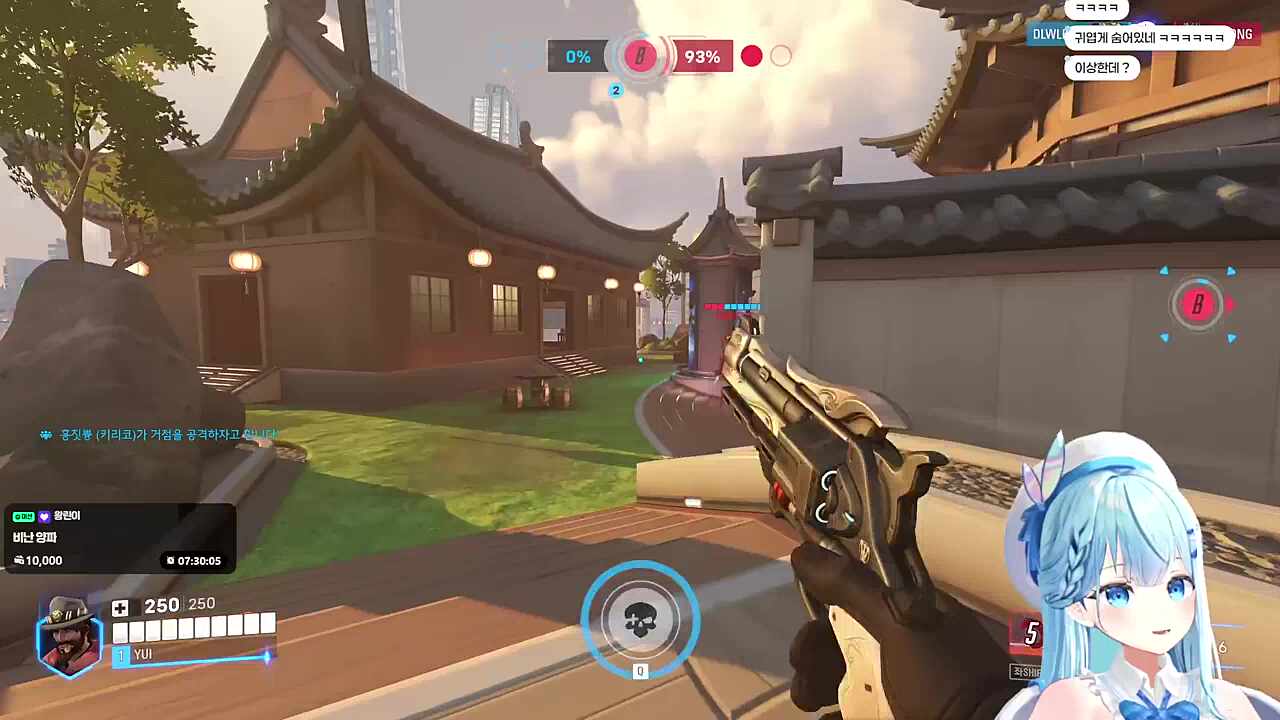1280x720 pixels.
Task: Select the Cassidy hero portrait
Action: tap(68, 633)
